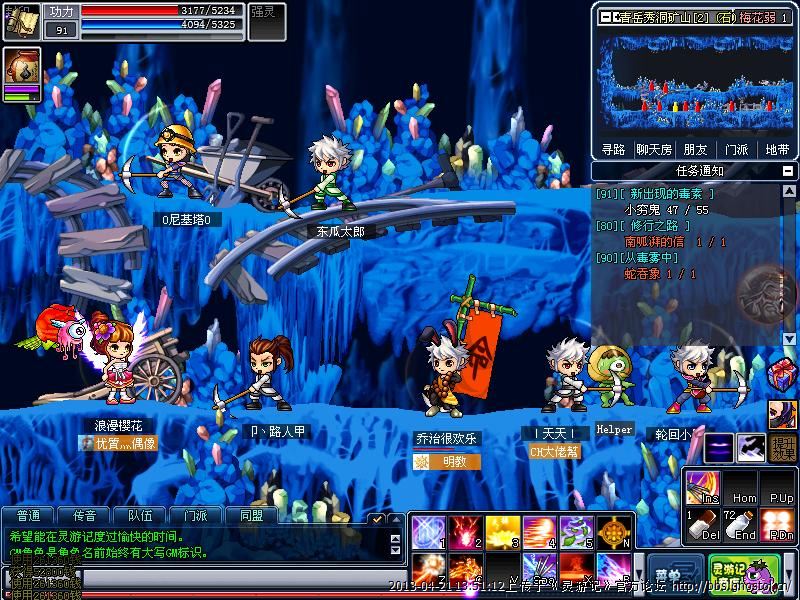This screenshot has height=600, width=800.
Task: Switch to the 普通 chat tab
Action: coord(29,516)
